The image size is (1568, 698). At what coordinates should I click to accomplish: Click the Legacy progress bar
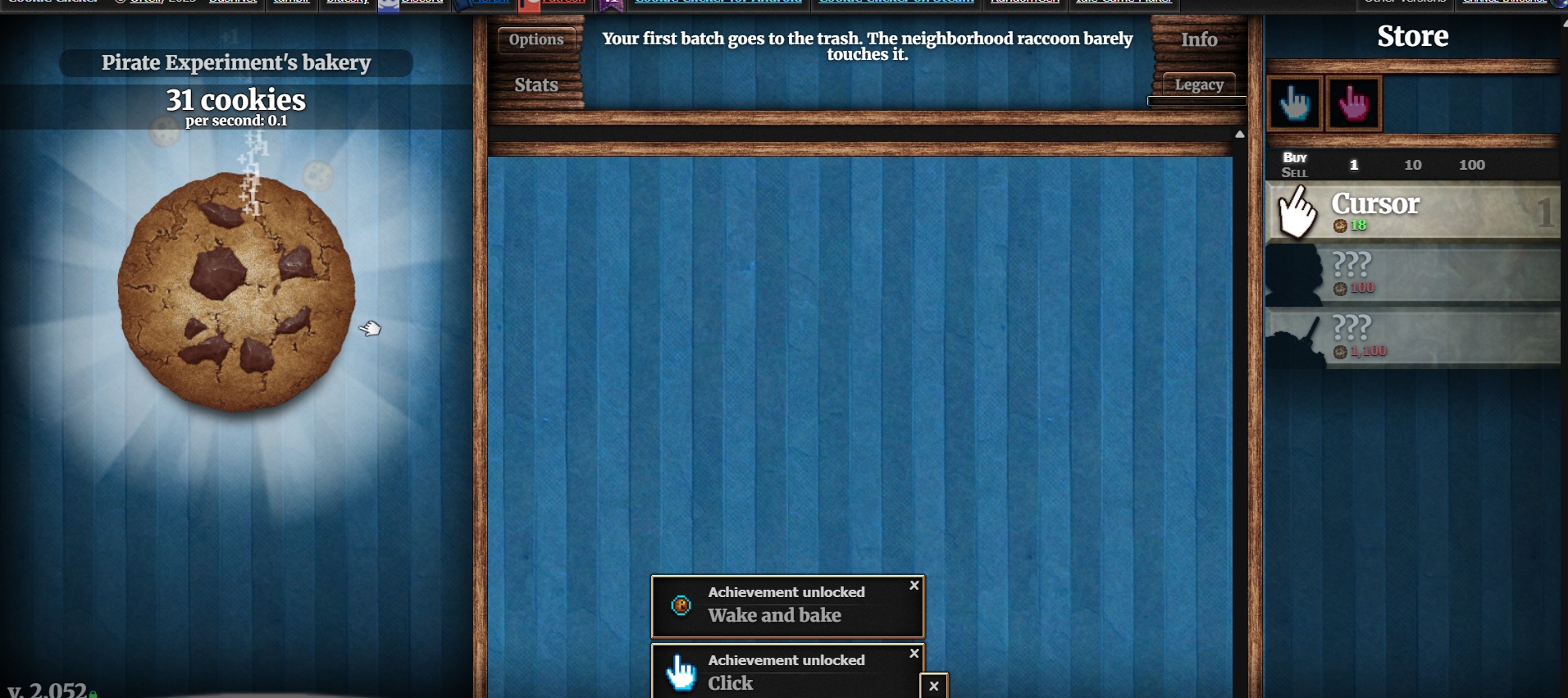[1197, 100]
